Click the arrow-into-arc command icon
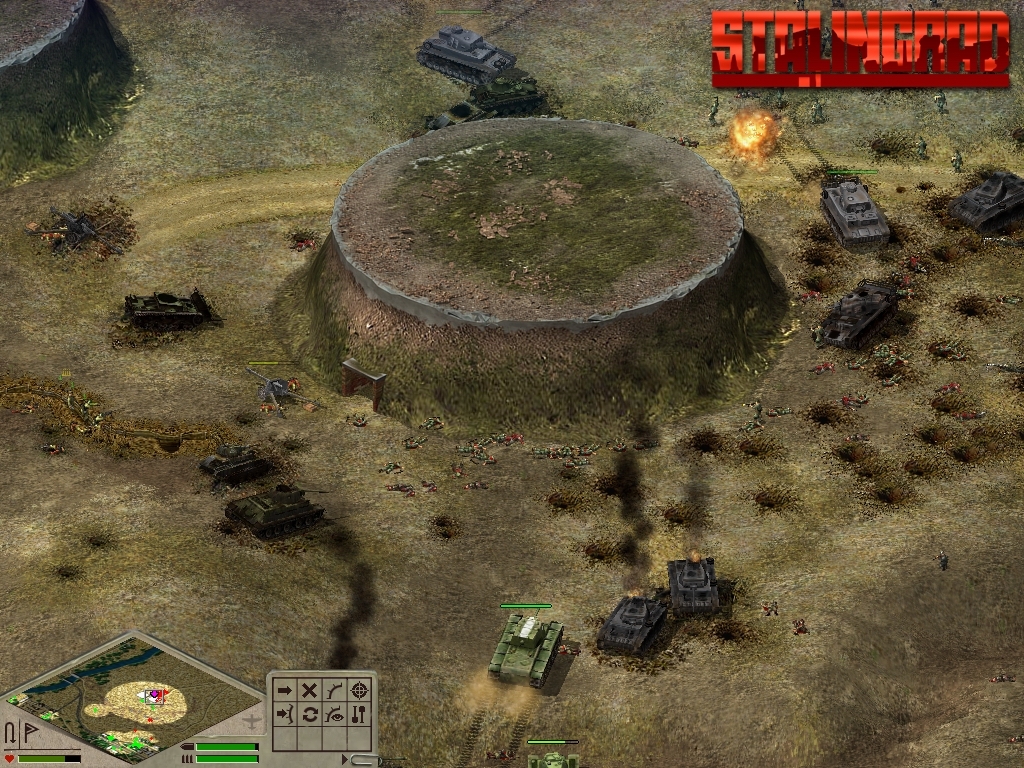Screen dimensions: 1024x768 (x=285, y=714)
